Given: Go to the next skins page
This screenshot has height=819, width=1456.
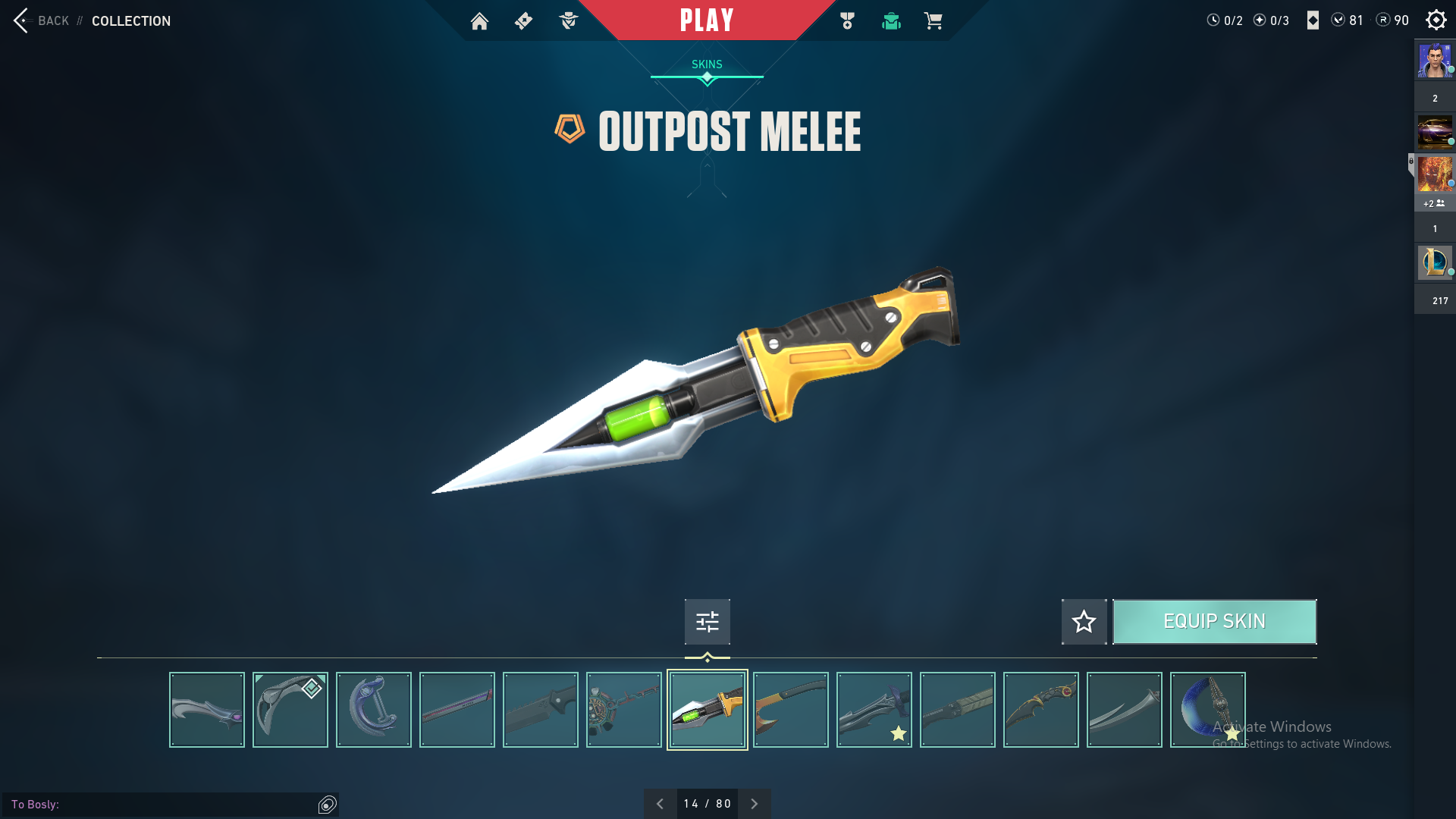Looking at the screenshot, I should [x=754, y=804].
